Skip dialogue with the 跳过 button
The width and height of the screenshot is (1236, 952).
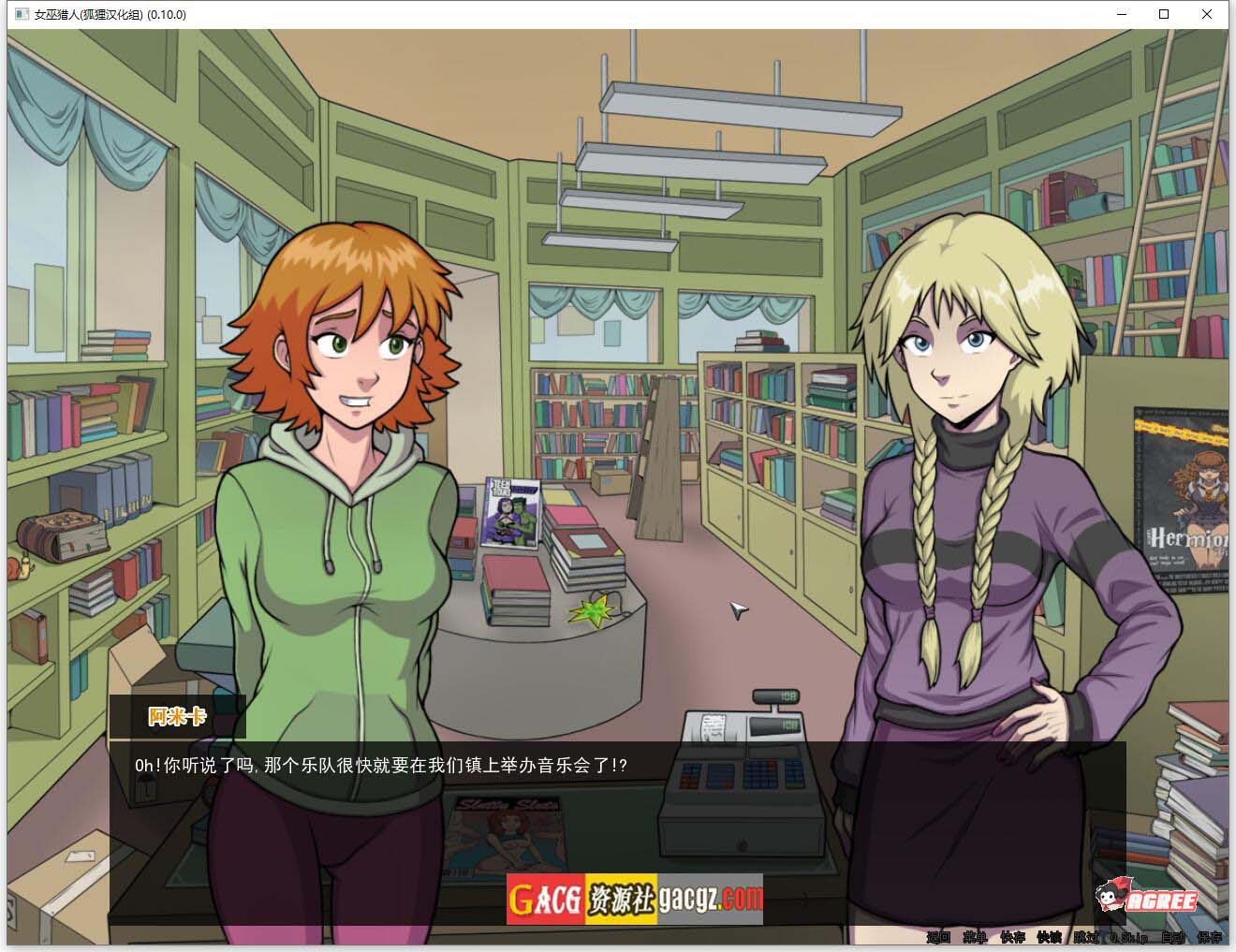pyautogui.click(x=1086, y=937)
